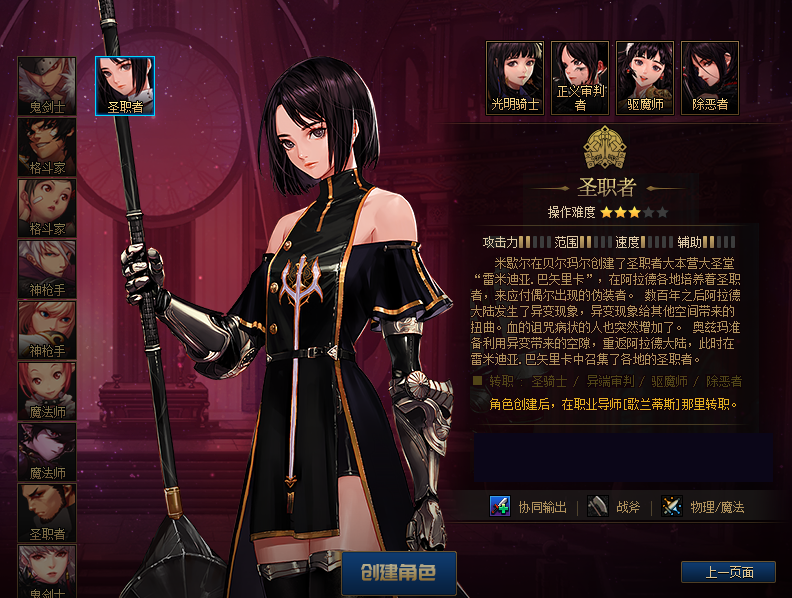
Task: Select the 光明骑士 subclass portrait
Action: tap(515, 77)
